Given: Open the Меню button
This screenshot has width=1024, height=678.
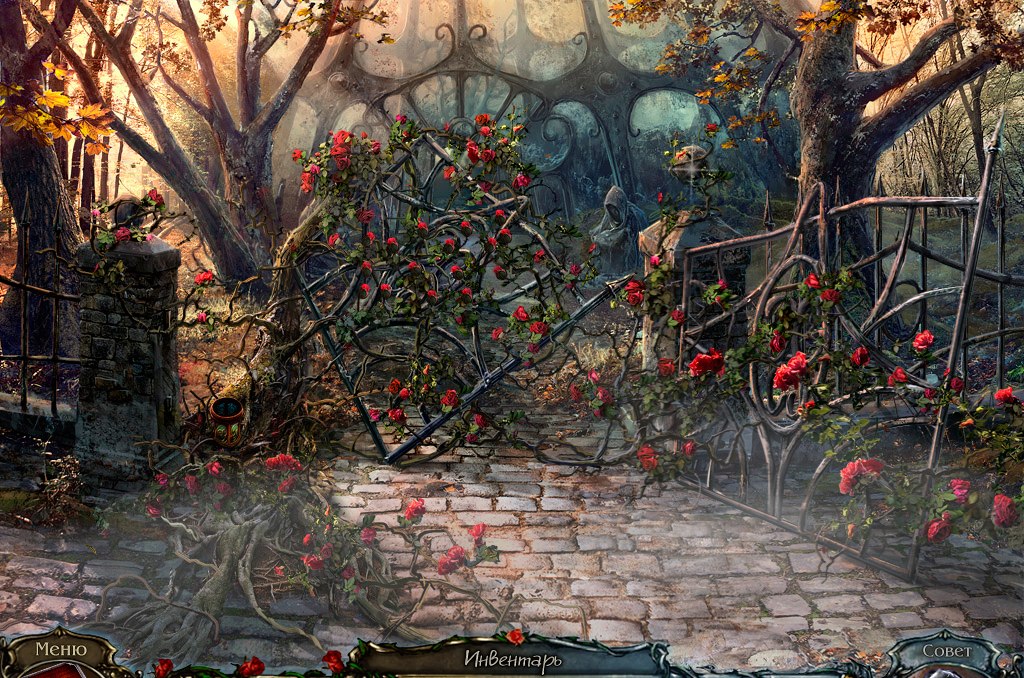Looking at the screenshot, I should click(61, 651).
